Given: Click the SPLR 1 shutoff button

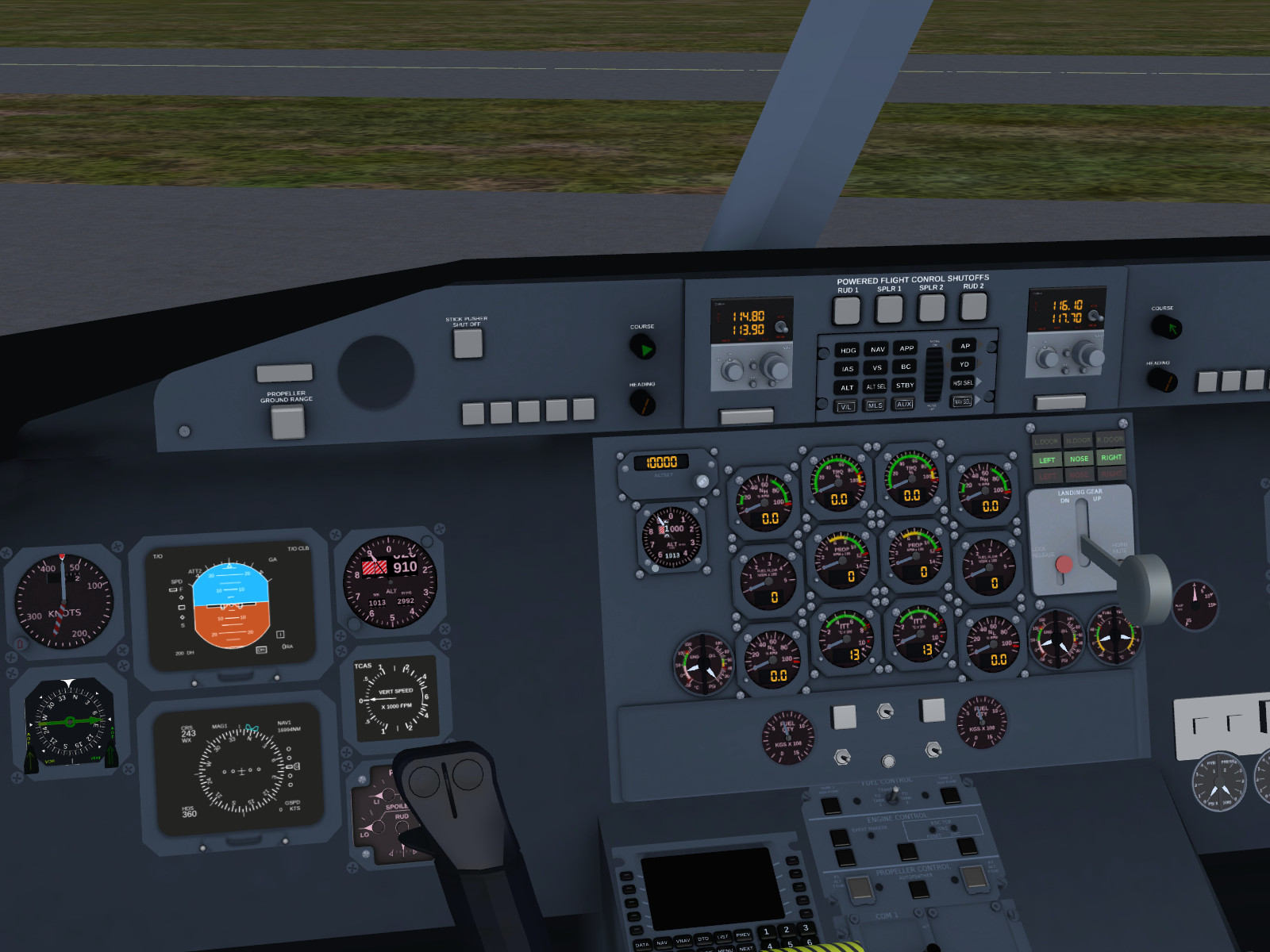Looking at the screenshot, I should coord(889,309).
